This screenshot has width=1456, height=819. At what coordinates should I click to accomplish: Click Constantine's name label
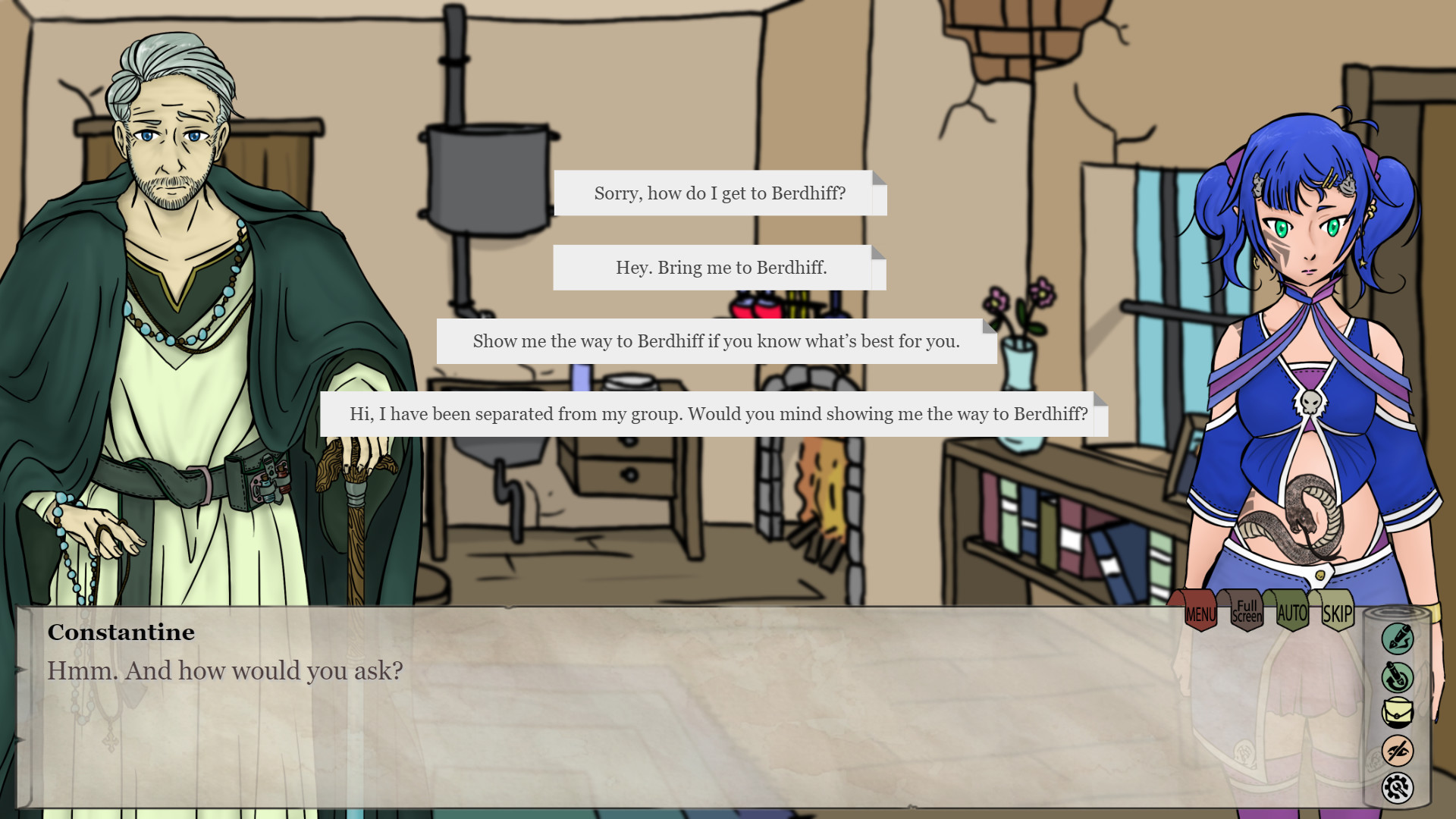coord(121,632)
